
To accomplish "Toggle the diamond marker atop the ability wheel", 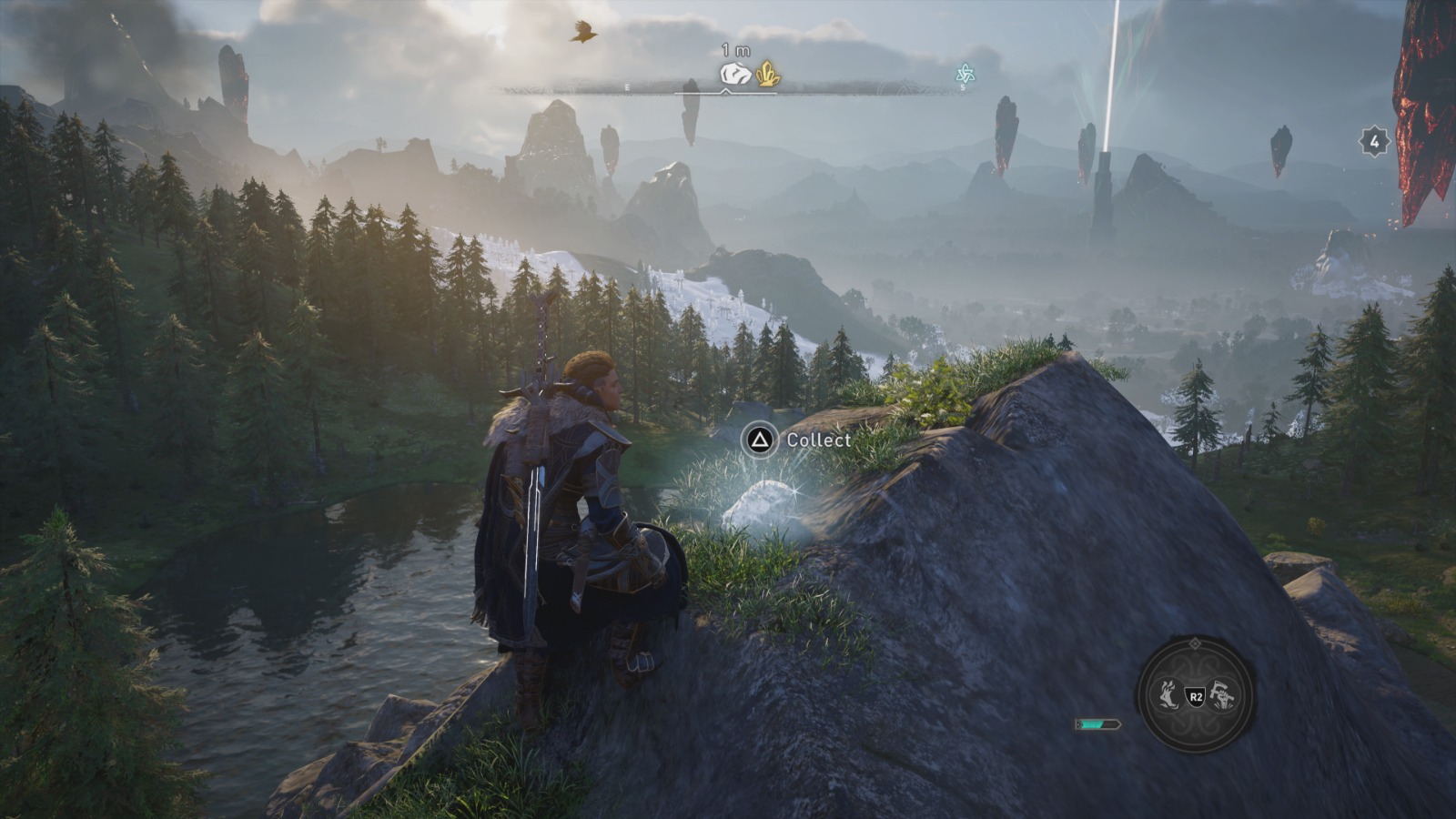I will coord(1195,643).
